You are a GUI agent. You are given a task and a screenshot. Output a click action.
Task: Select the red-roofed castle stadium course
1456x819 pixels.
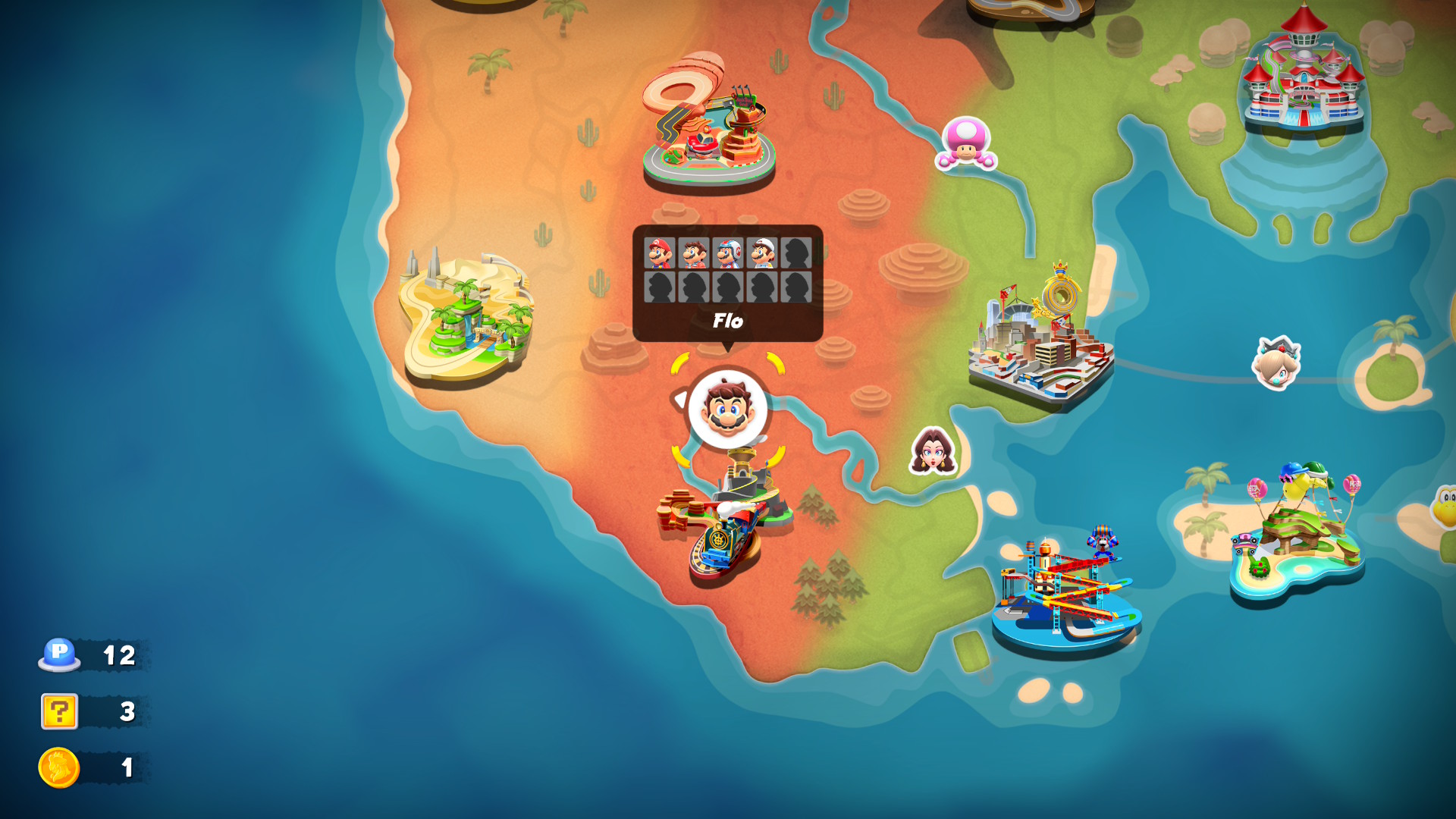1303,76
